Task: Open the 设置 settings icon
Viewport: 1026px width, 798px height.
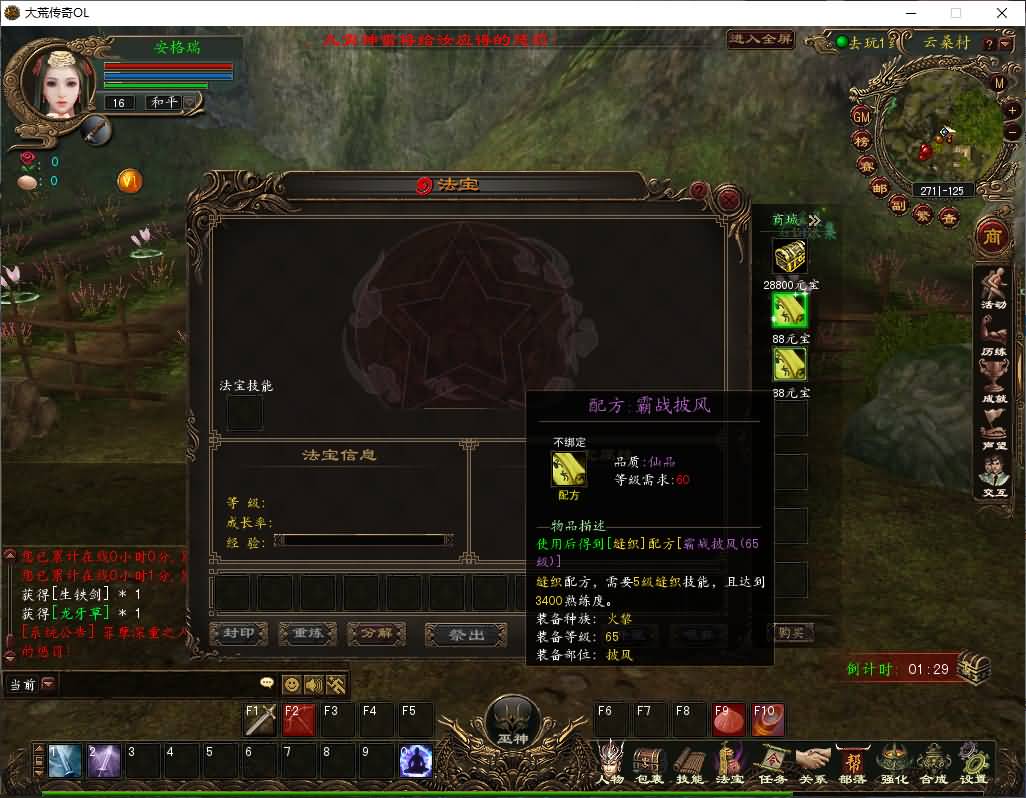Action: 973,762
